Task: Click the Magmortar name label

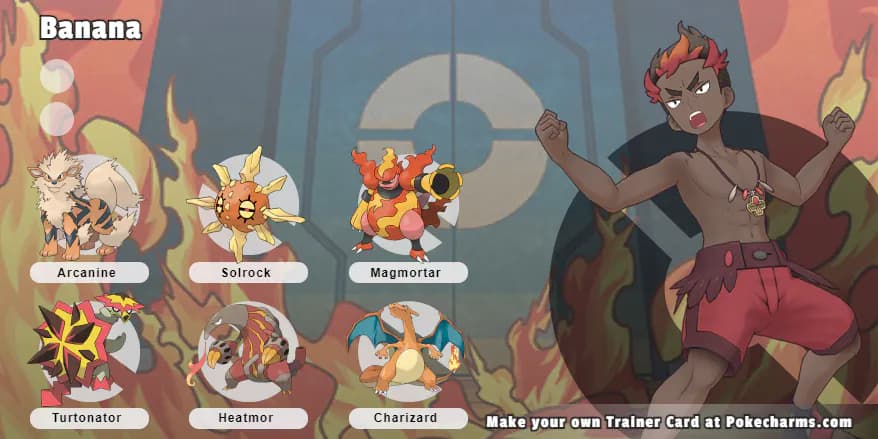Action: pyautogui.click(x=408, y=273)
